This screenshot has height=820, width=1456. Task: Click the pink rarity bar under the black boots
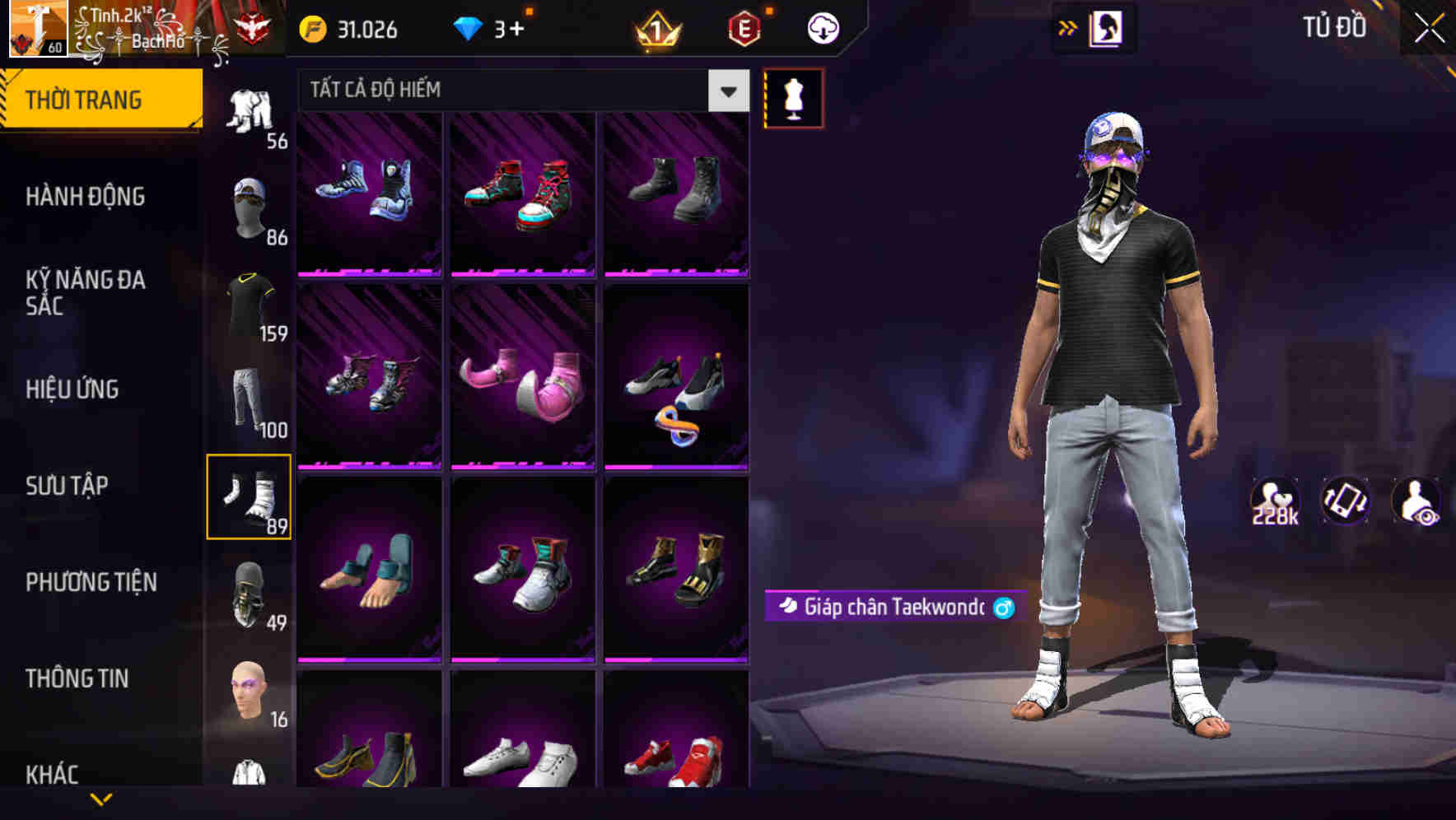click(x=676, y=272)
